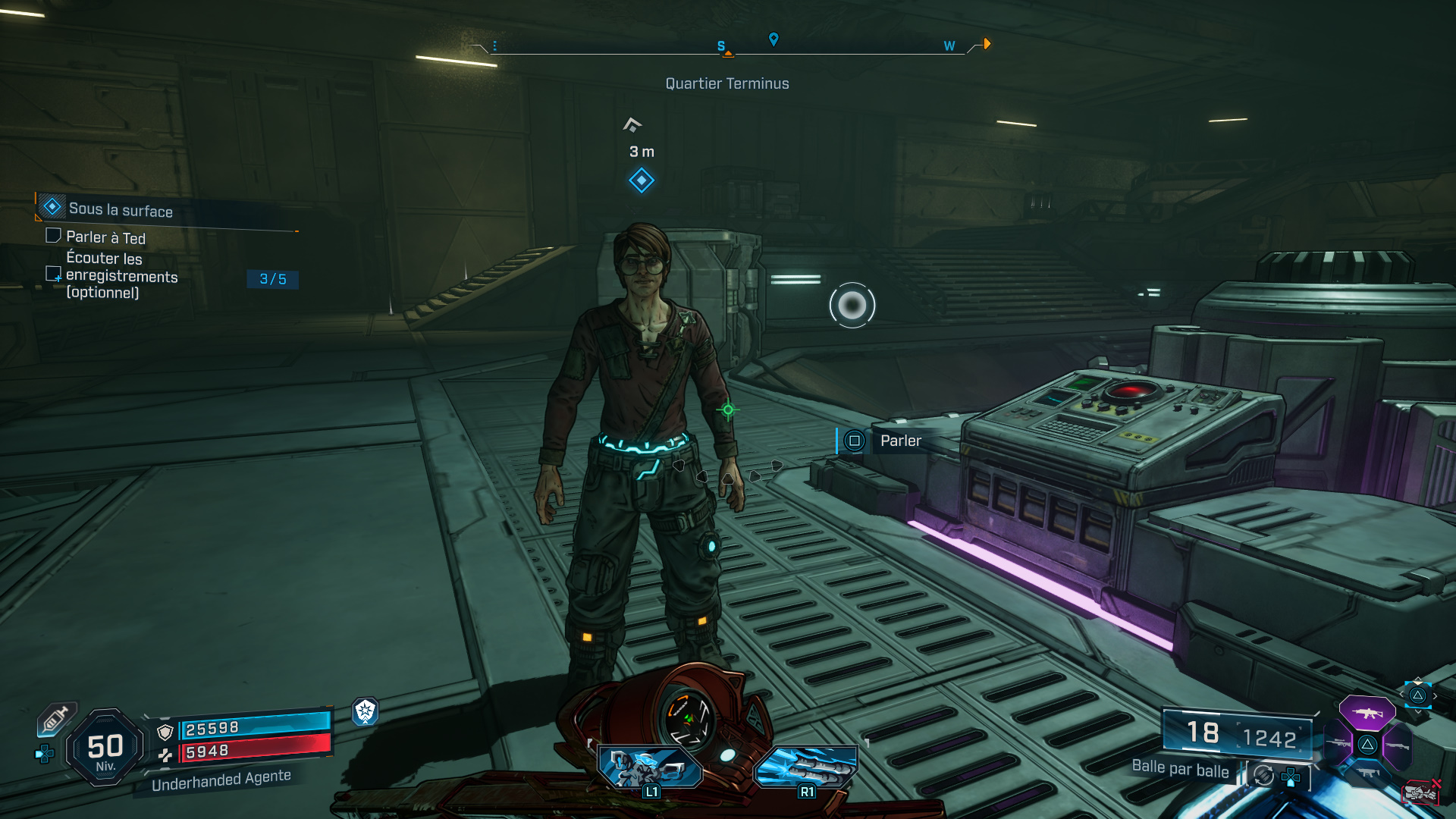1456x819 pixels.
Task: Open the level 50 character badge
Action: pyautogui.click(x=105, y=748)
